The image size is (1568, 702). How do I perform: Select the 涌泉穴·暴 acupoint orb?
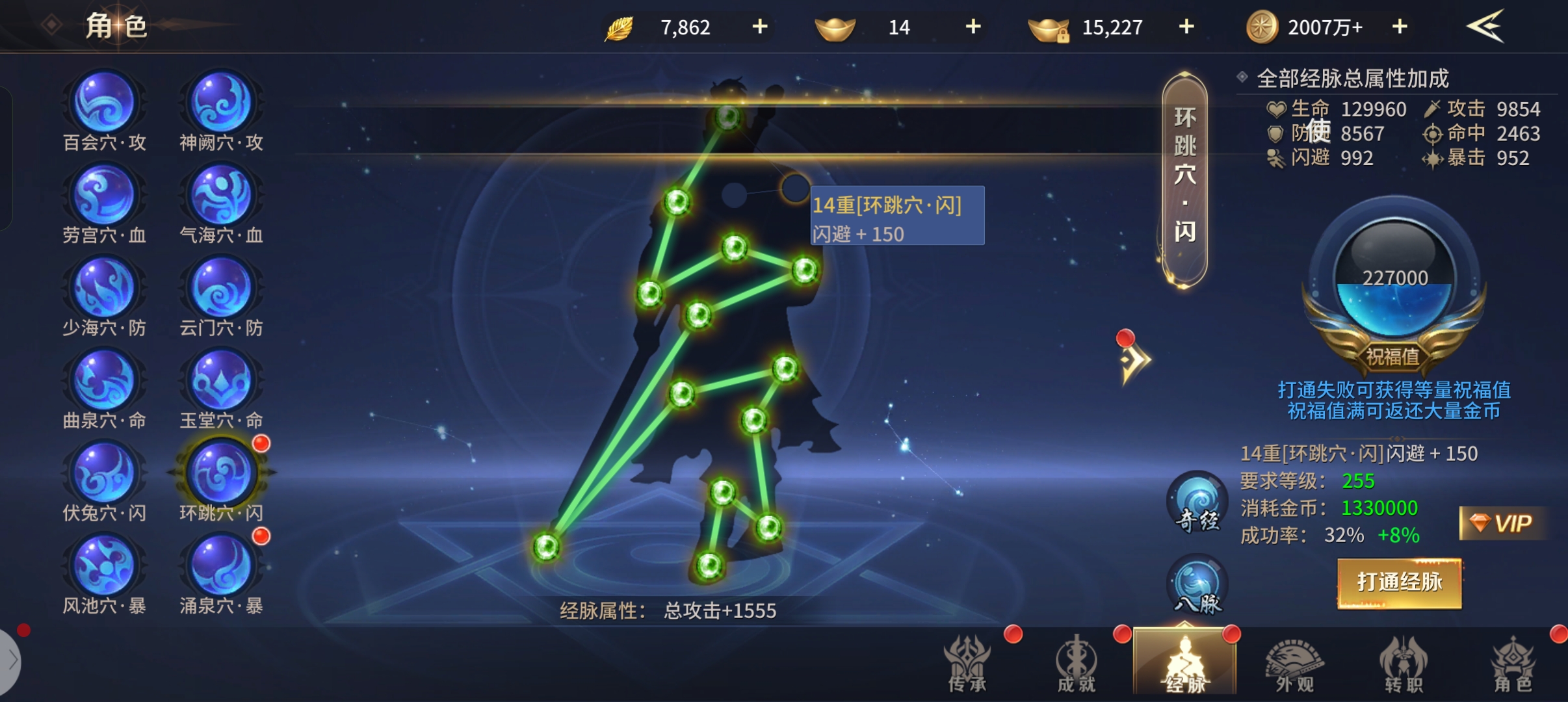coord(221,566)
